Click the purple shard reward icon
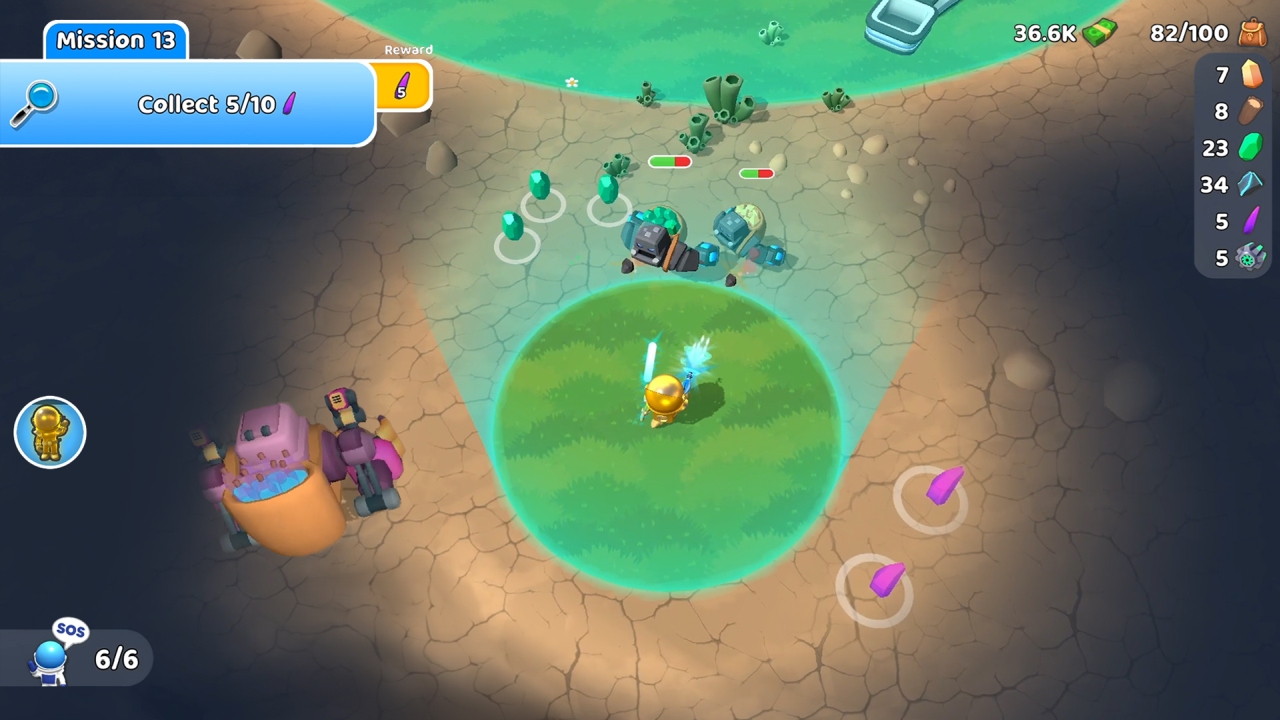Viewport: 1280px width, 720px height. point(403,87)
